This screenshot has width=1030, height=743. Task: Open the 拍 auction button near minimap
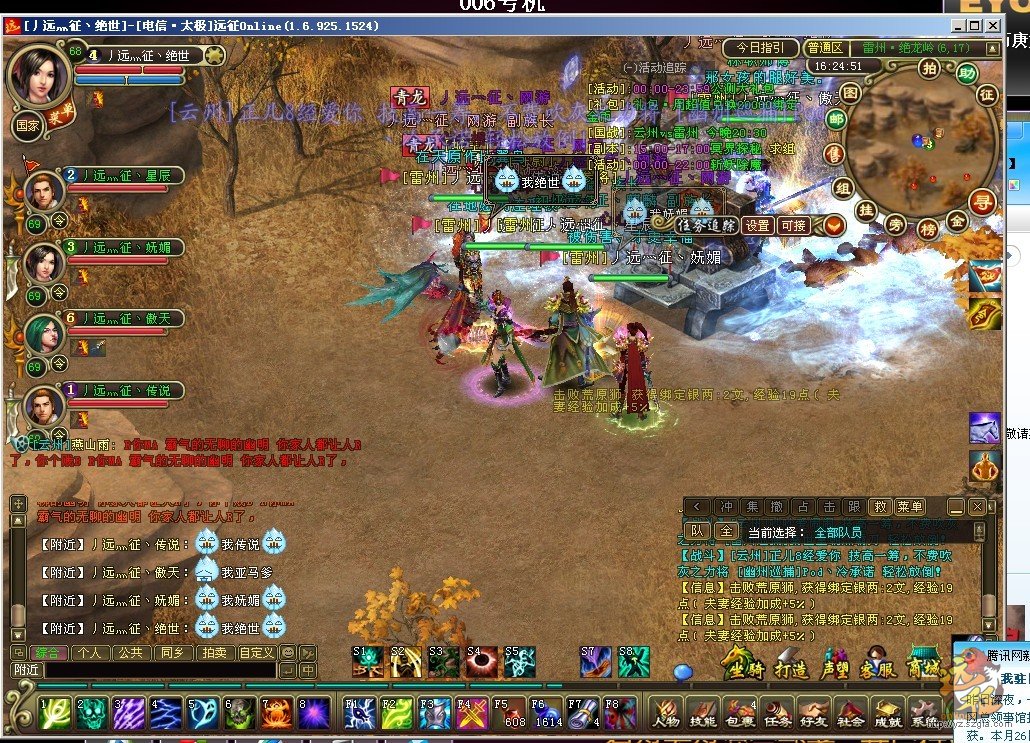click(929, 67)
